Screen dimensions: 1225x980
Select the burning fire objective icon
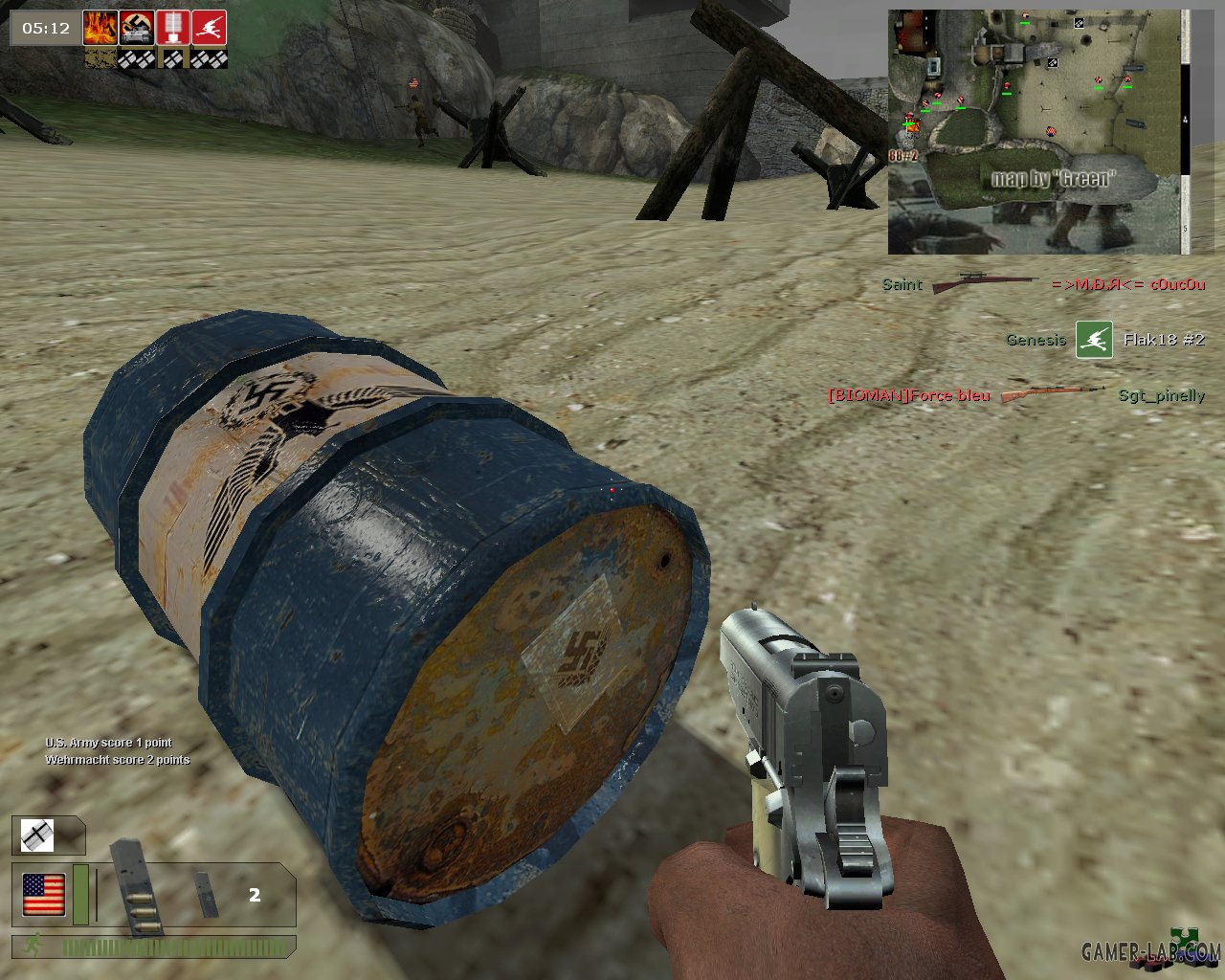(100, 28)
